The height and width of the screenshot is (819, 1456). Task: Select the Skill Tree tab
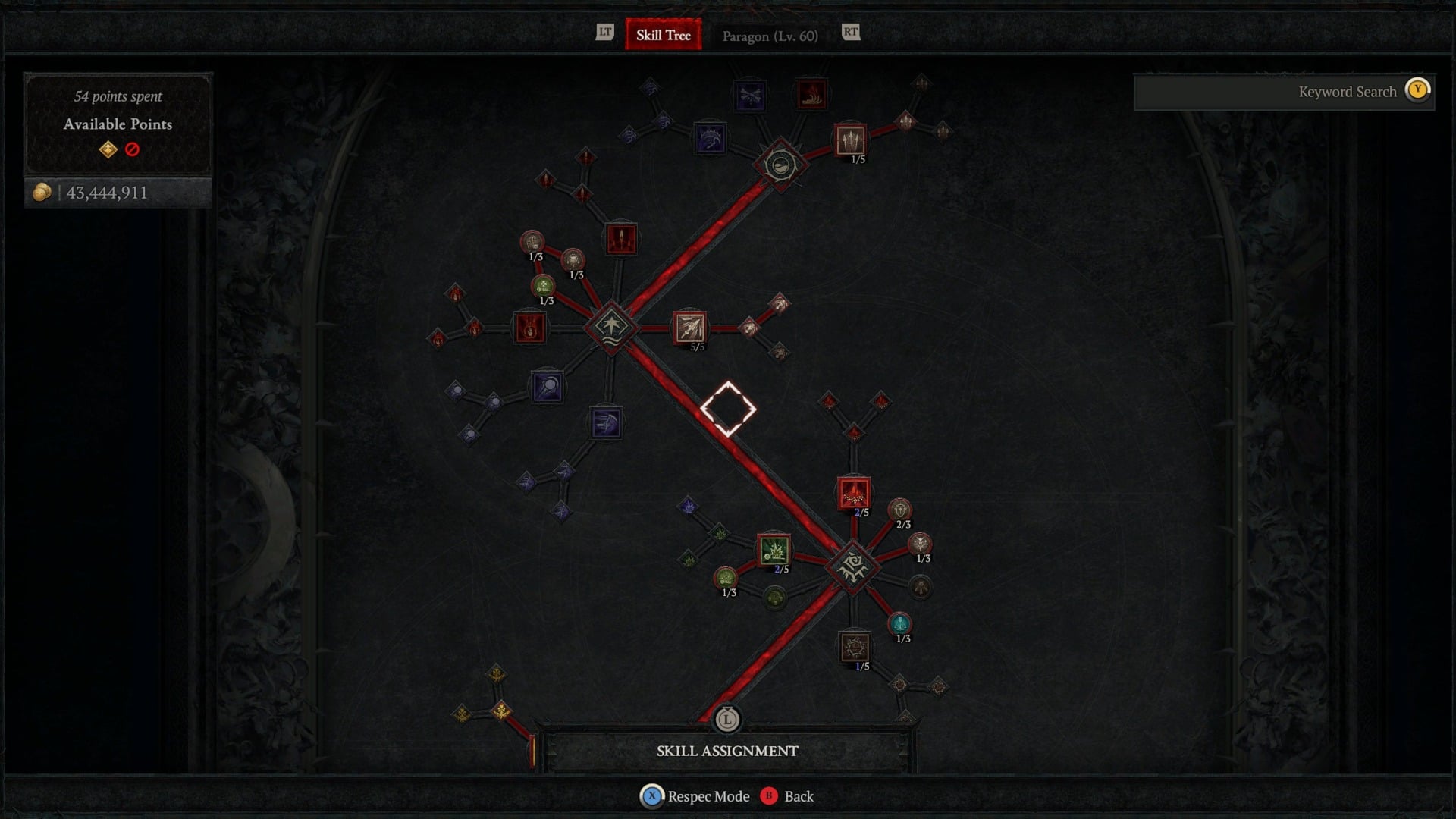click(663, 35)
